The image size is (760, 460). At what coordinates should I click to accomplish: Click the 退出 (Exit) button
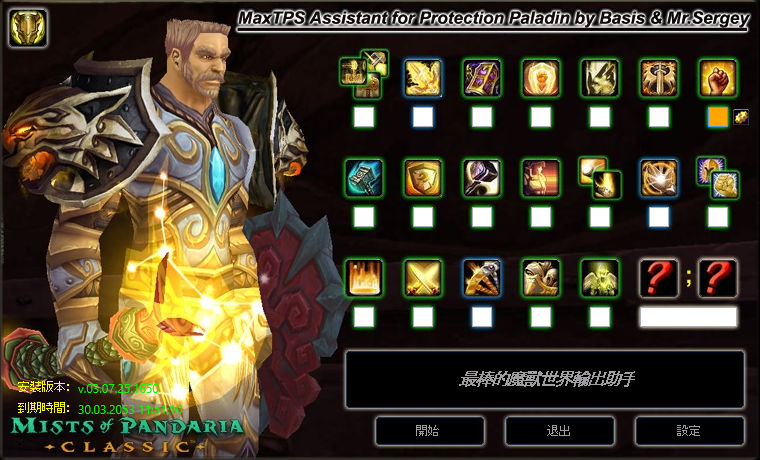pyautogui.click(x=558, y=431)
